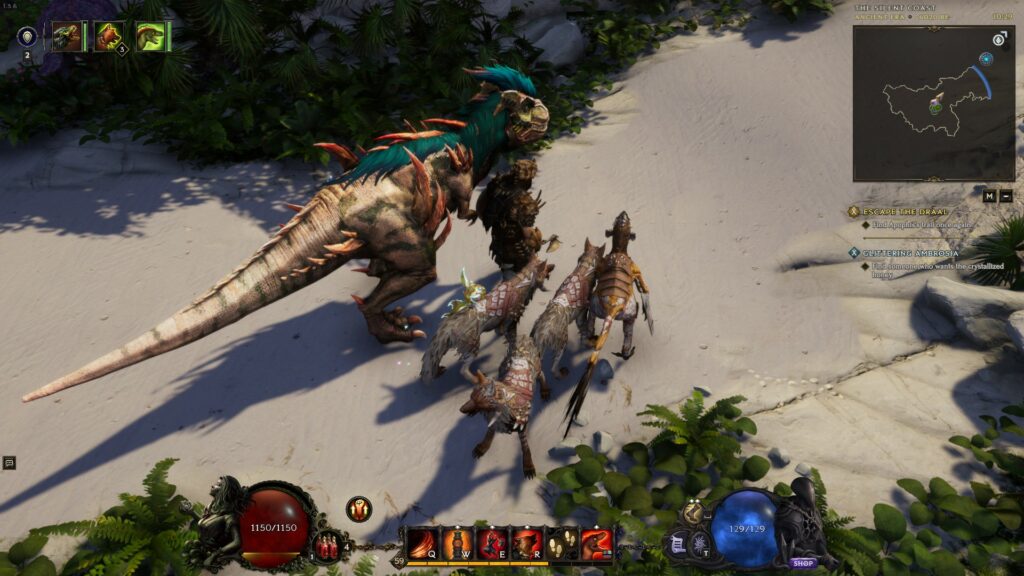Click the shield buff icon
This screenshot has height=576, width=1024.
point(27,37)
